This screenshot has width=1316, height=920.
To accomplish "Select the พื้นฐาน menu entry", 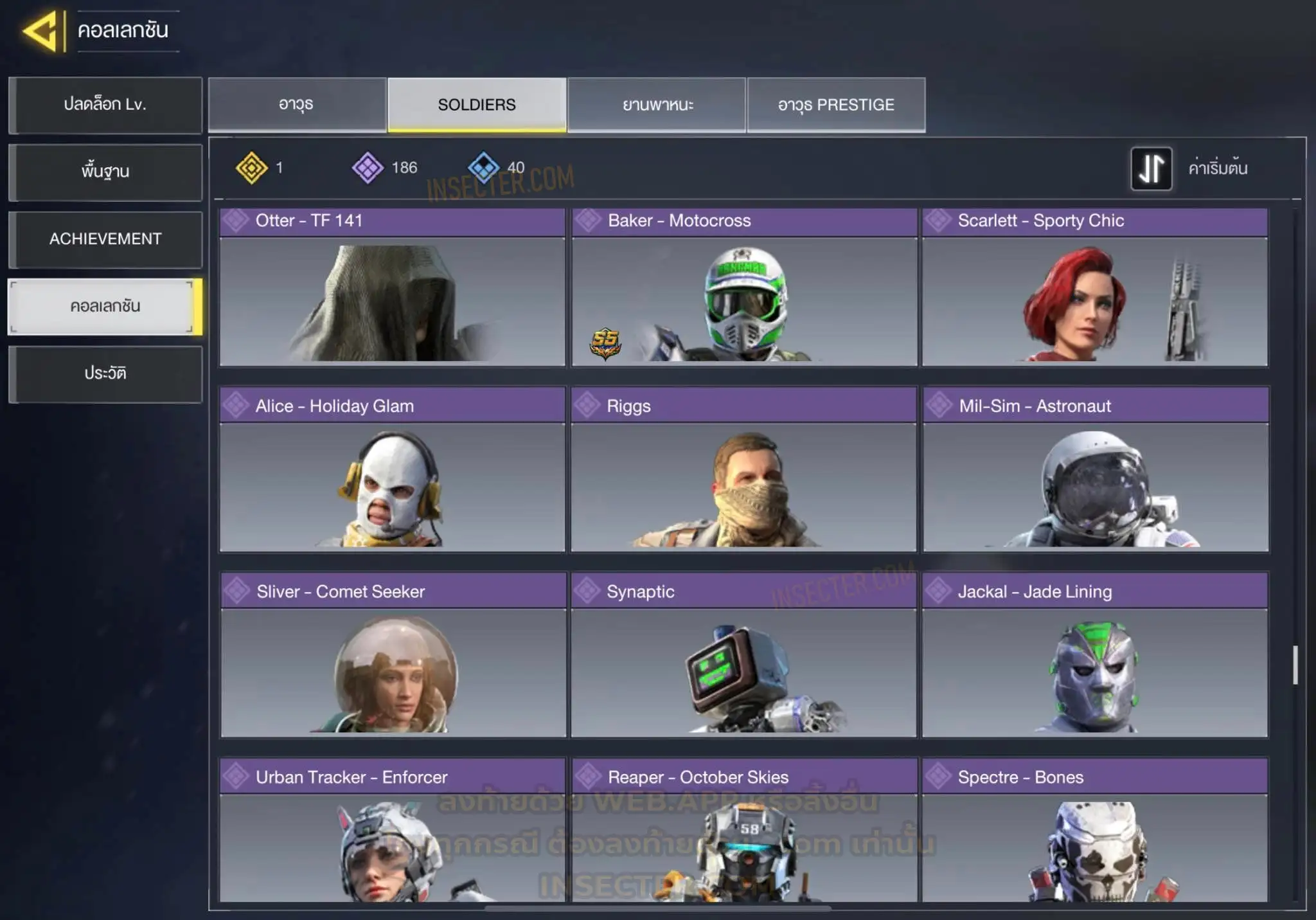I will tap(105, 172).
